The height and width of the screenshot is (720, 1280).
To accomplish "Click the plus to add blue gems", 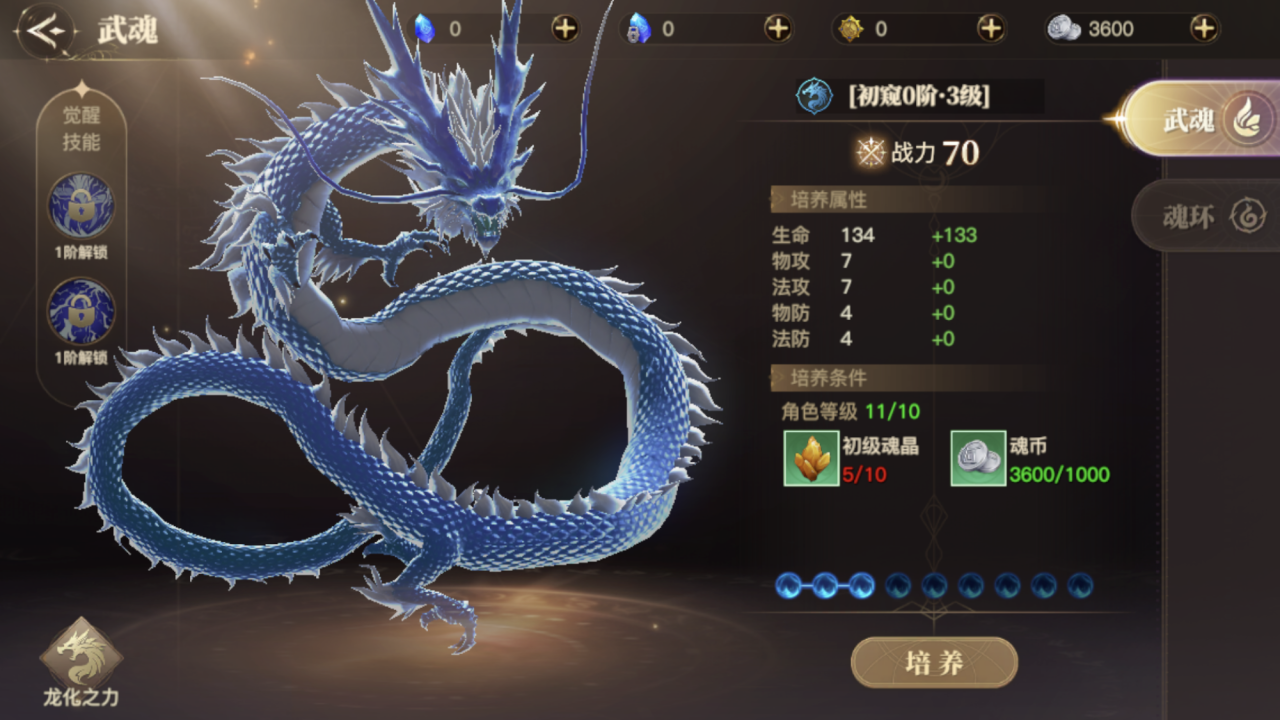I will 565,29.
